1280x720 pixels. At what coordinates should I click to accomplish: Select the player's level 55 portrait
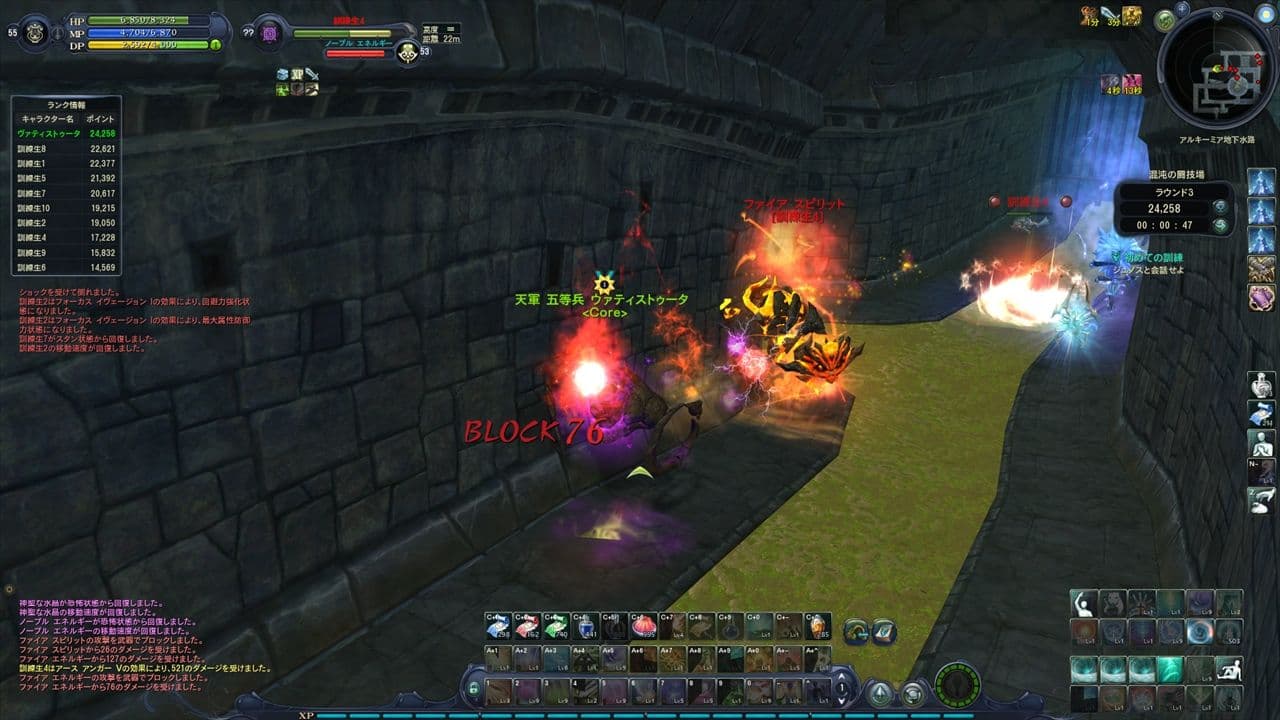(x=34, y=32)
